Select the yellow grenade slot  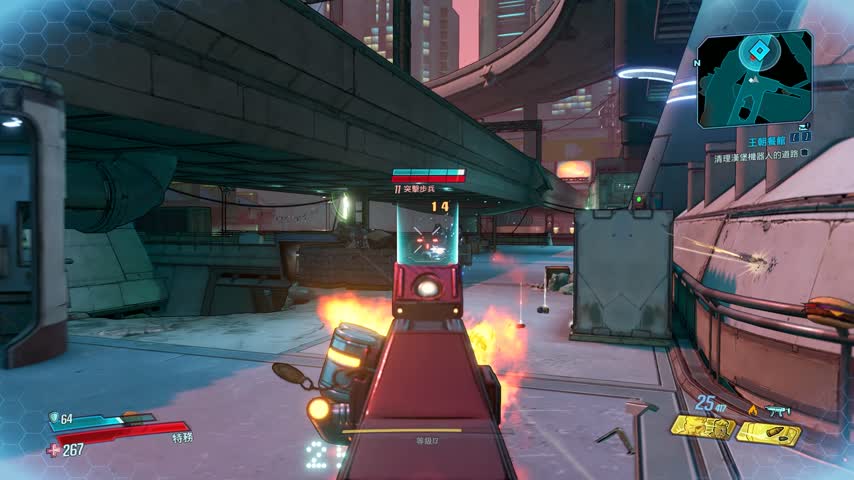702,428
